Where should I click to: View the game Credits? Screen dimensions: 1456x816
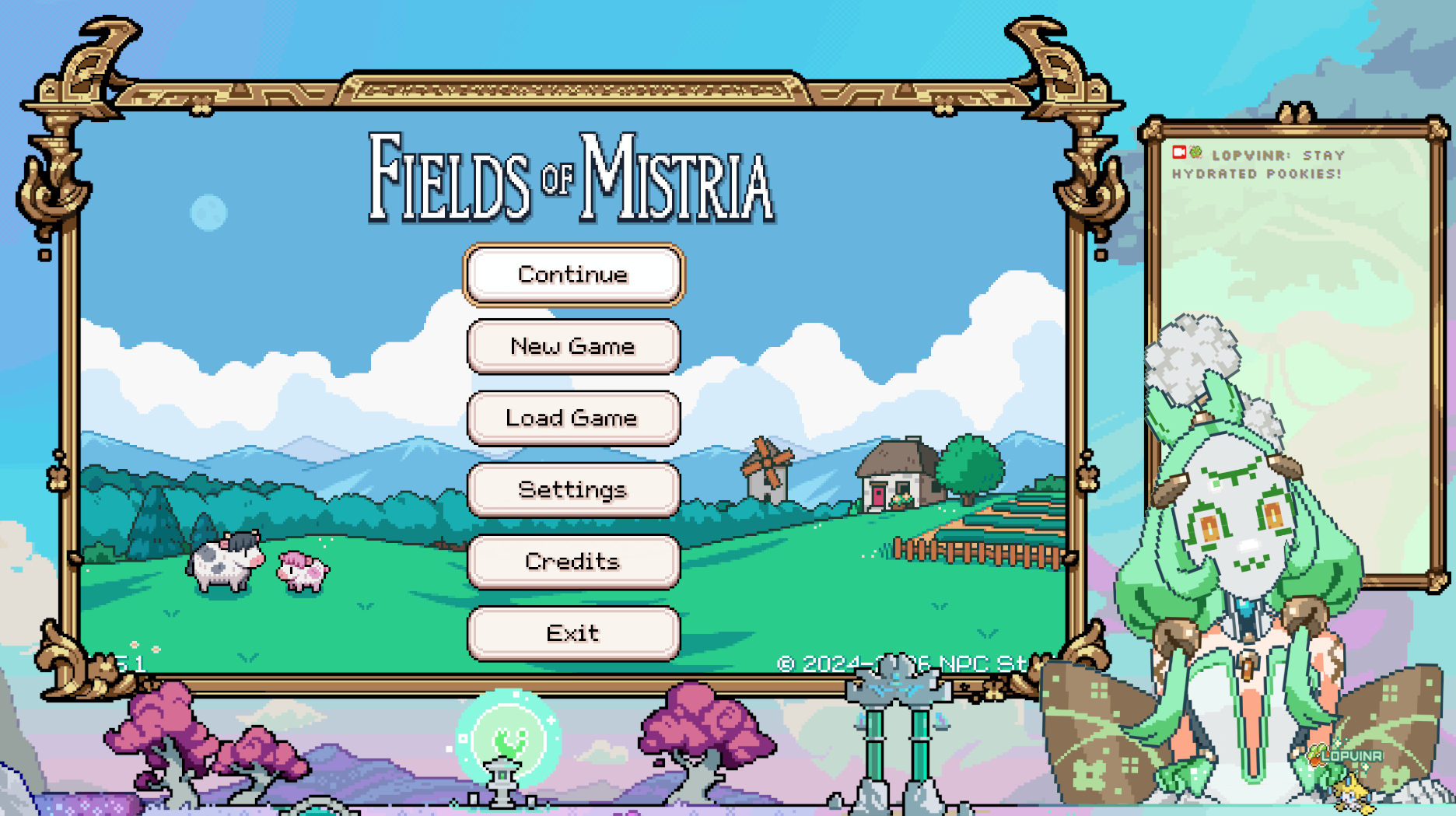pos(573,561)
